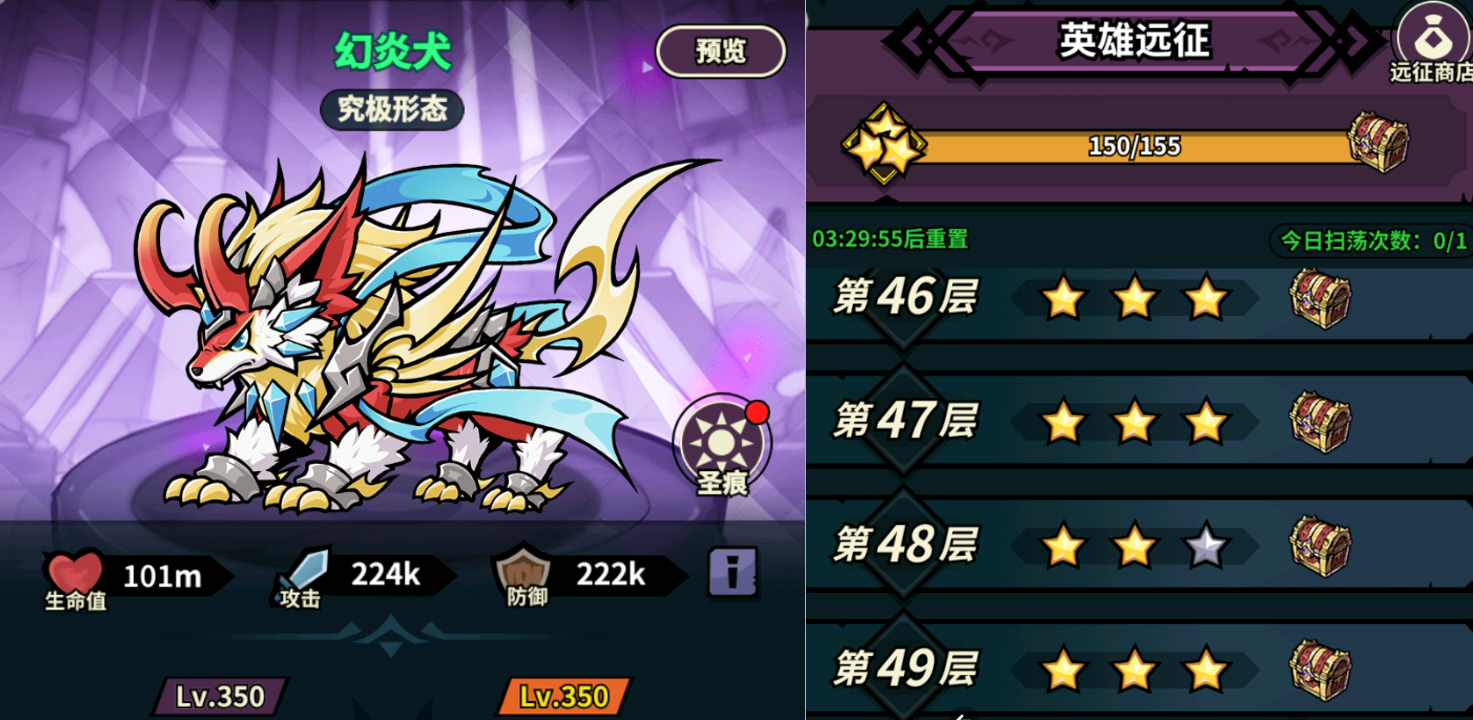Viewport: 1473px width, 720px height.
Task: Open the reward chest for floor 49
Action: [1319, 668]
